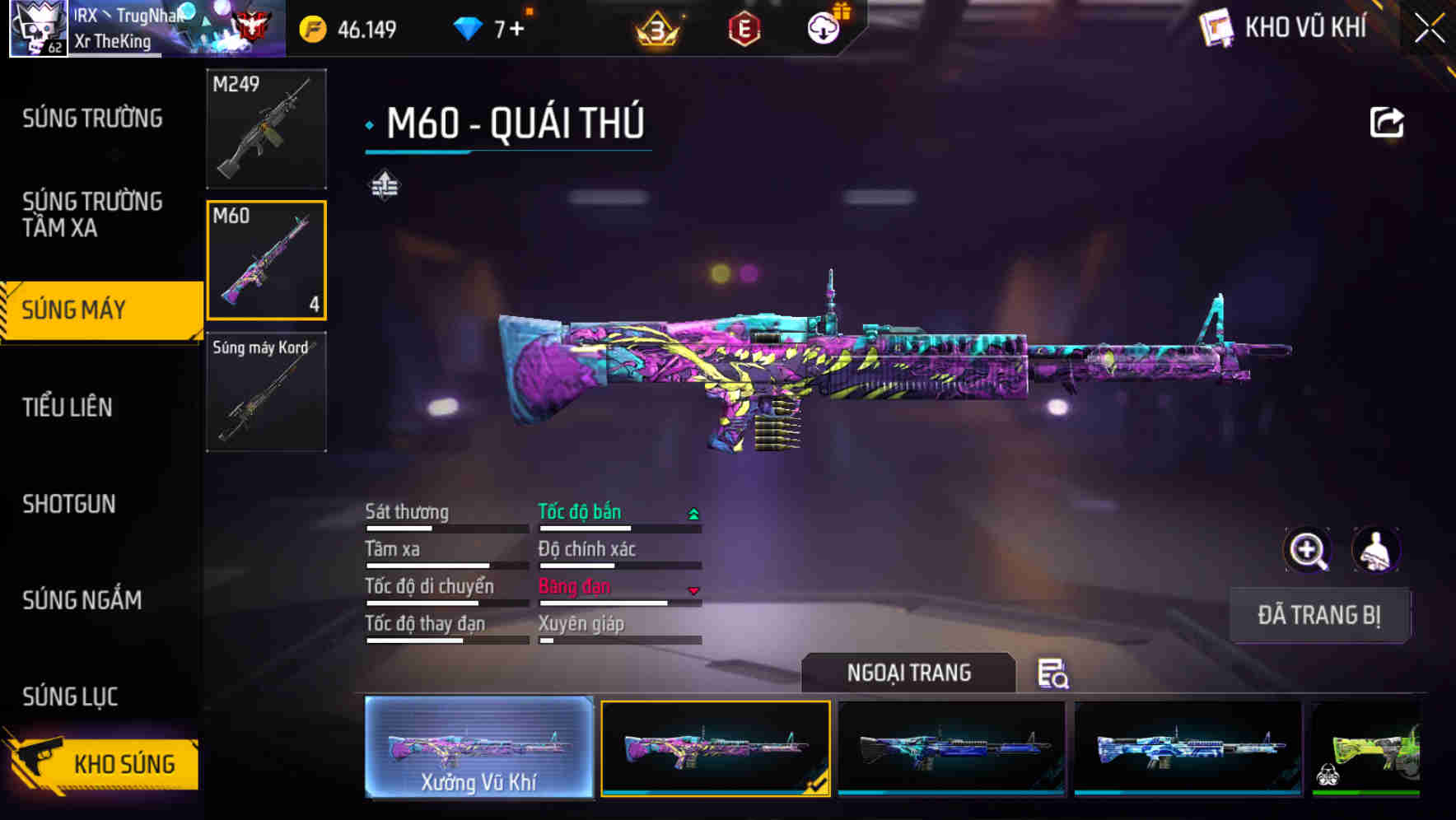This screenshot has width=1456, height=820.
Task: Open the Xưởng Vũ Khí skin tile
Action: 478,747
